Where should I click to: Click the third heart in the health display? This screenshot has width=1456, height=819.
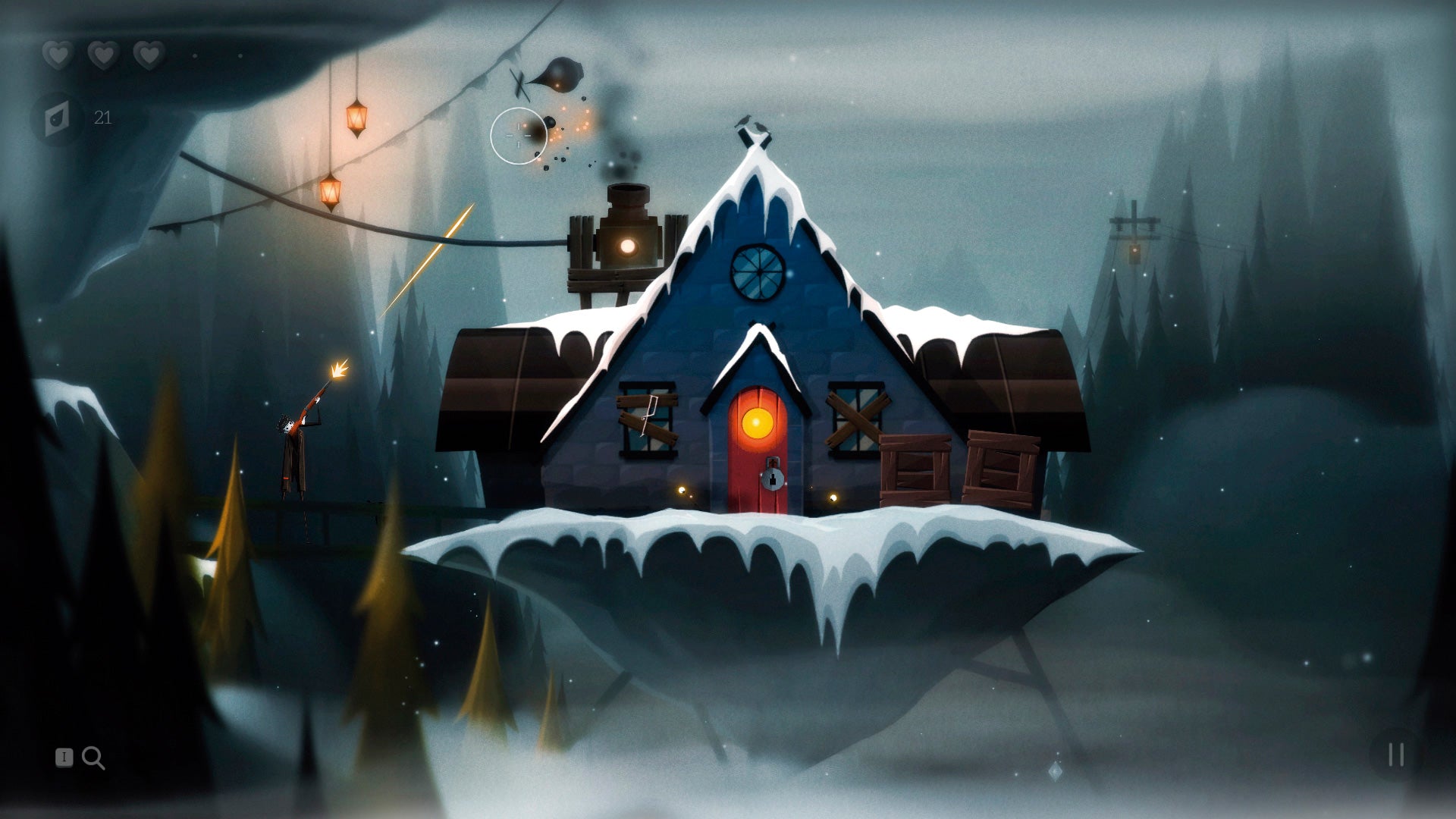149,55
